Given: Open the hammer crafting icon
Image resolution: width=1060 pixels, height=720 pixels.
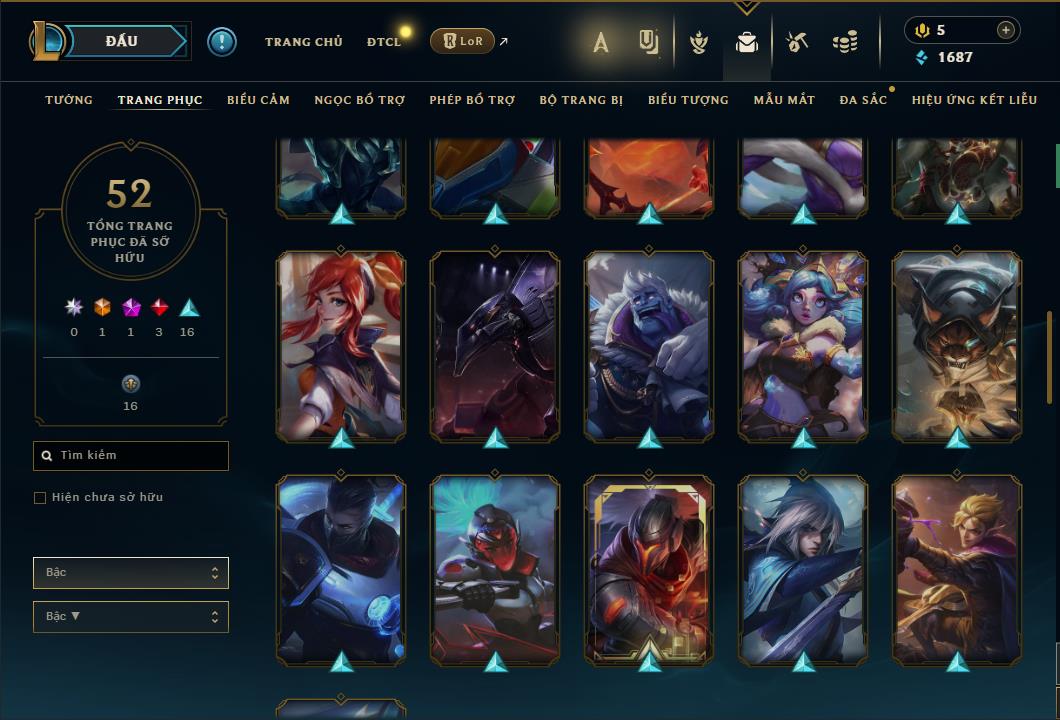Looking at the screenshot, I should [x=796, y=42].
